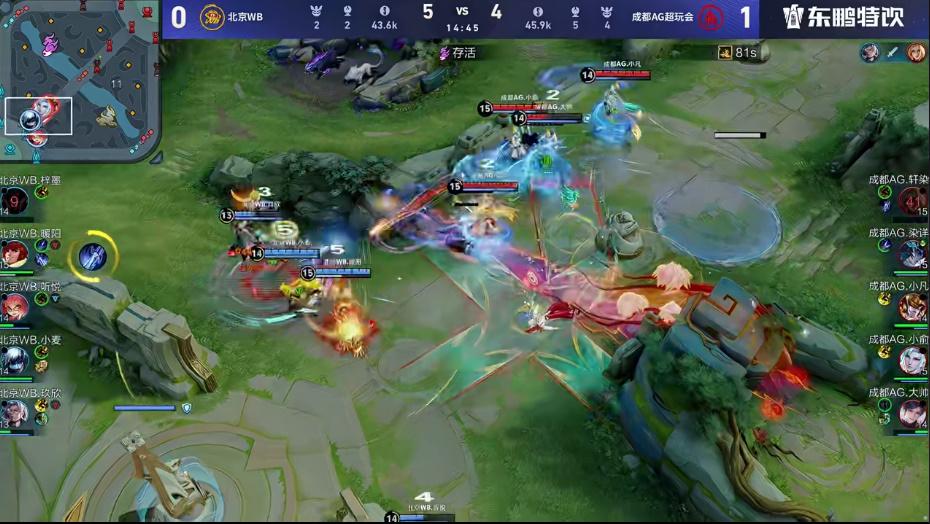Click the minimap in the corner
The width and height of the screenshot is (930, 524).
click(x=80, y=80)
